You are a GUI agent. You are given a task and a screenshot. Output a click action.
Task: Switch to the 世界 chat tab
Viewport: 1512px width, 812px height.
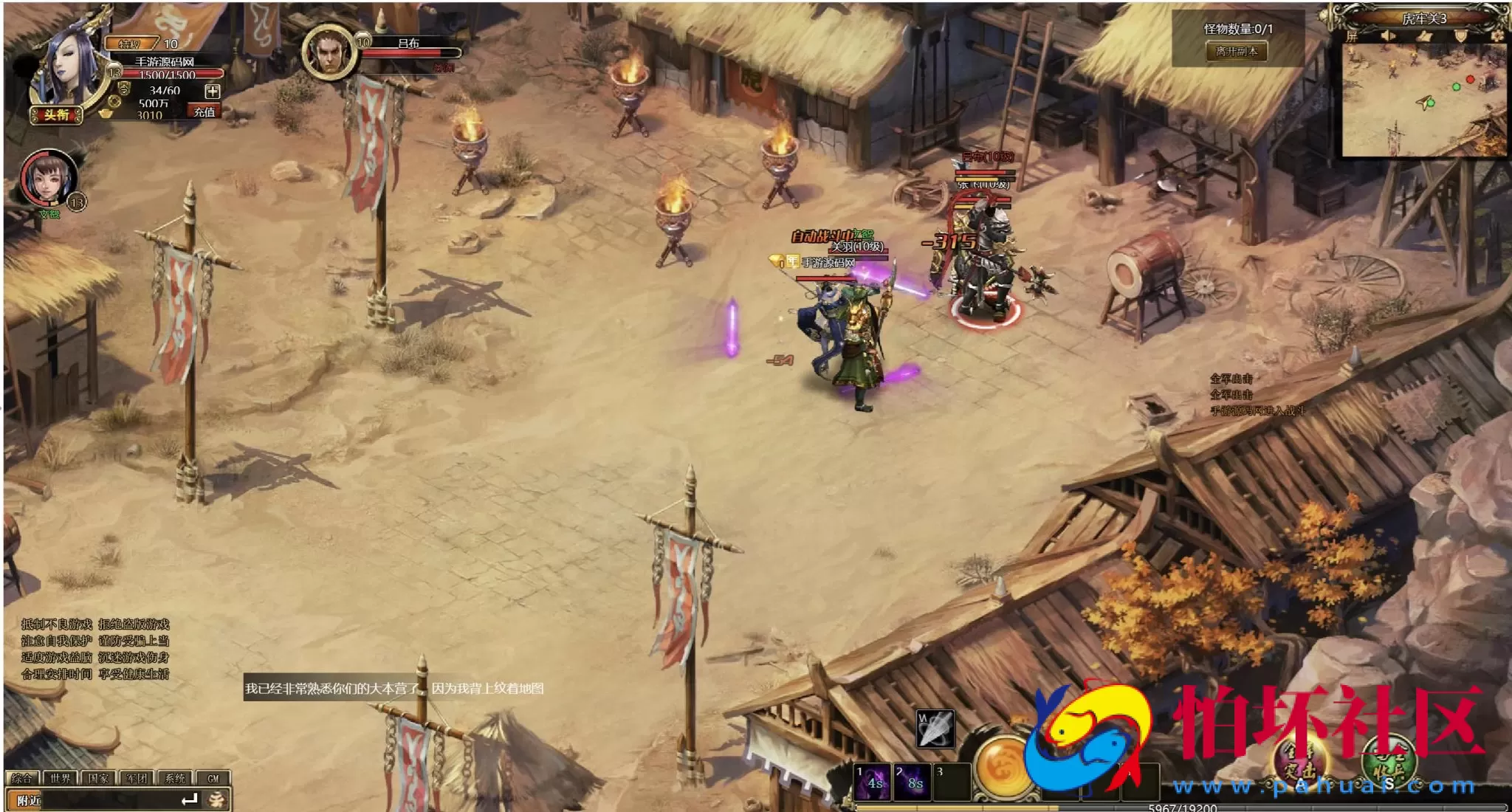(x=61, y=778)
